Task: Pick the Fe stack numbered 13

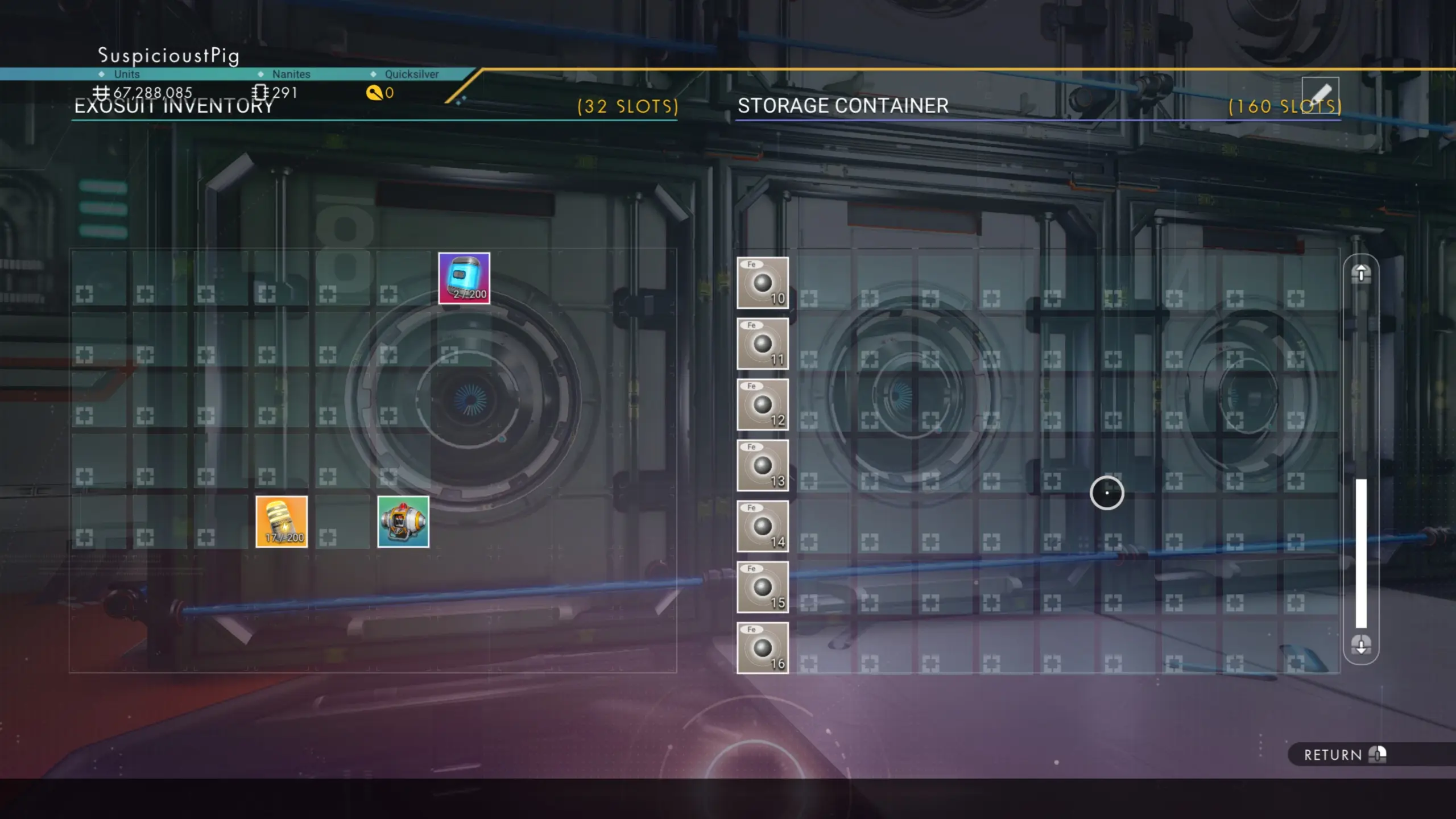Action: point(763,465)
